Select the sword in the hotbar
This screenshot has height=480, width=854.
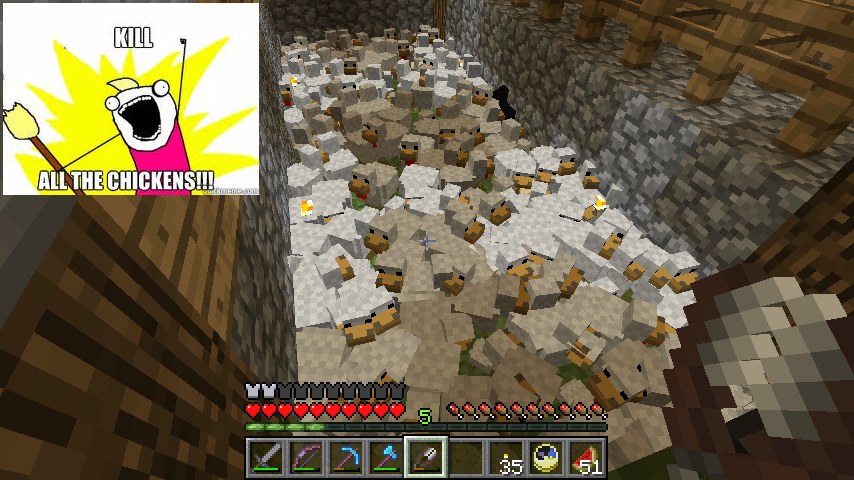266,458
